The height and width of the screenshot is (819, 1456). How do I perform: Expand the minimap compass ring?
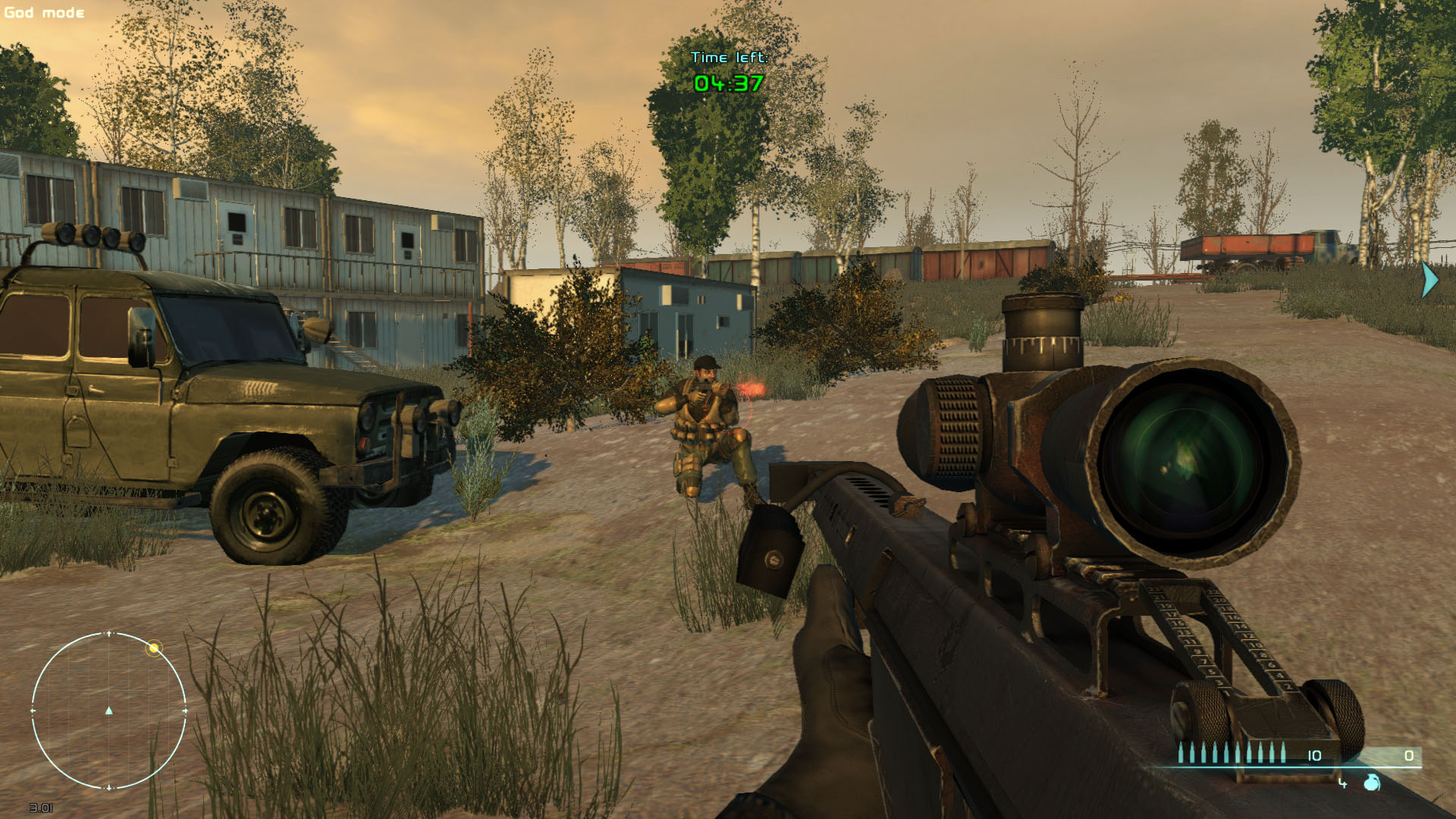click(x=109, y=632)
